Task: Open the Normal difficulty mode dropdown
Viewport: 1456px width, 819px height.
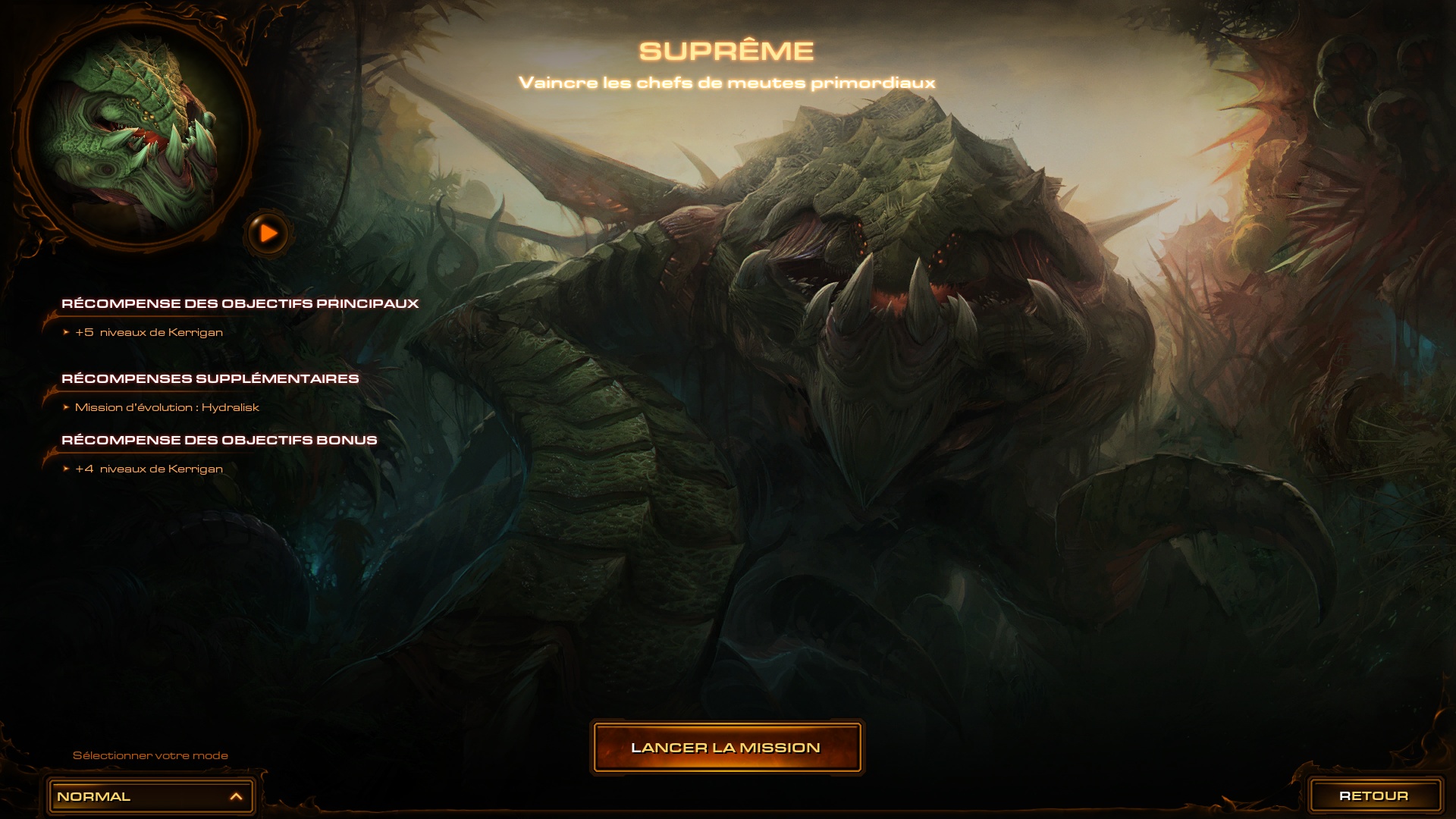Action: [150, 796]
